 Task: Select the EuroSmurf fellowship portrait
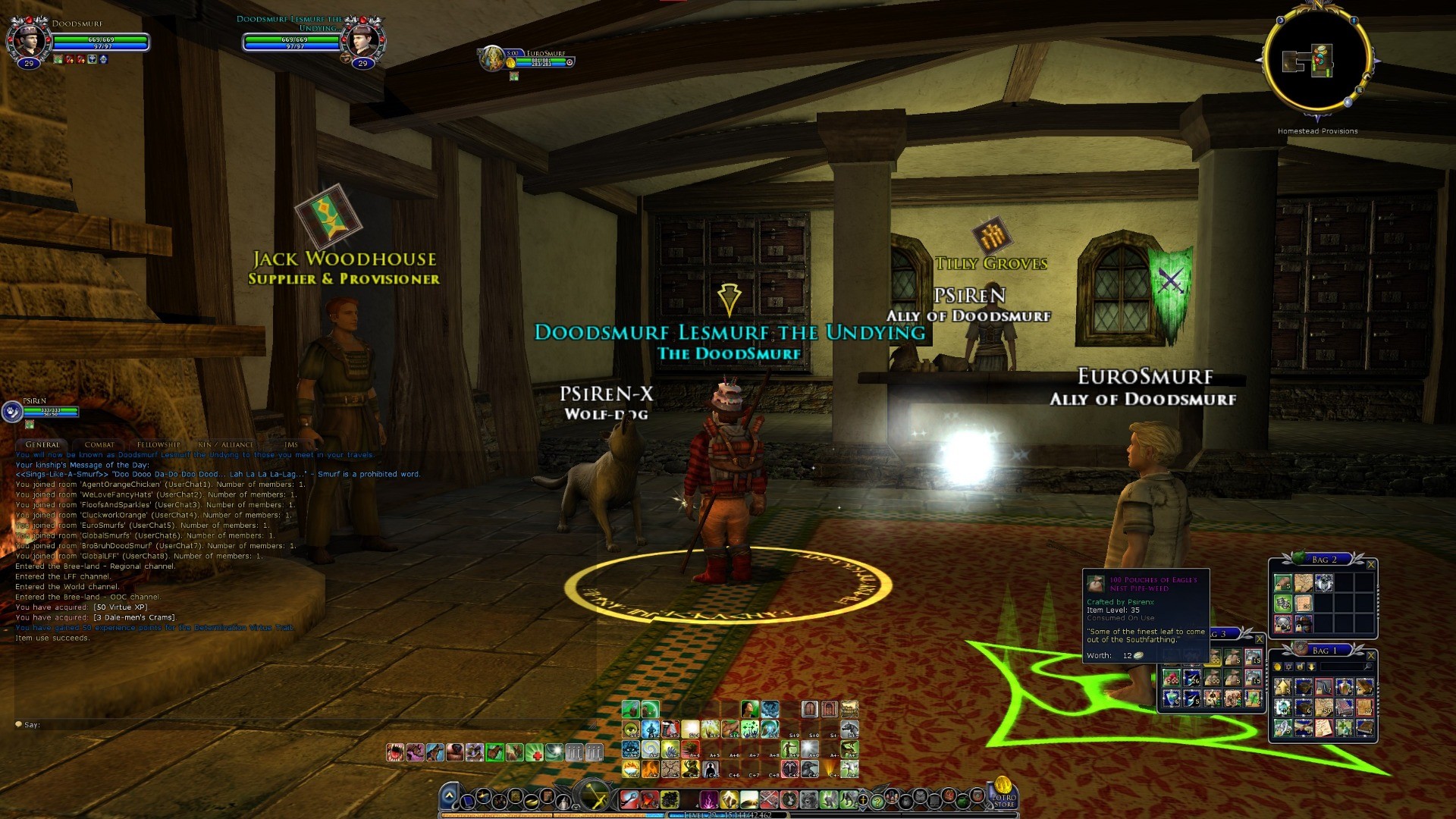coord(494,58)
